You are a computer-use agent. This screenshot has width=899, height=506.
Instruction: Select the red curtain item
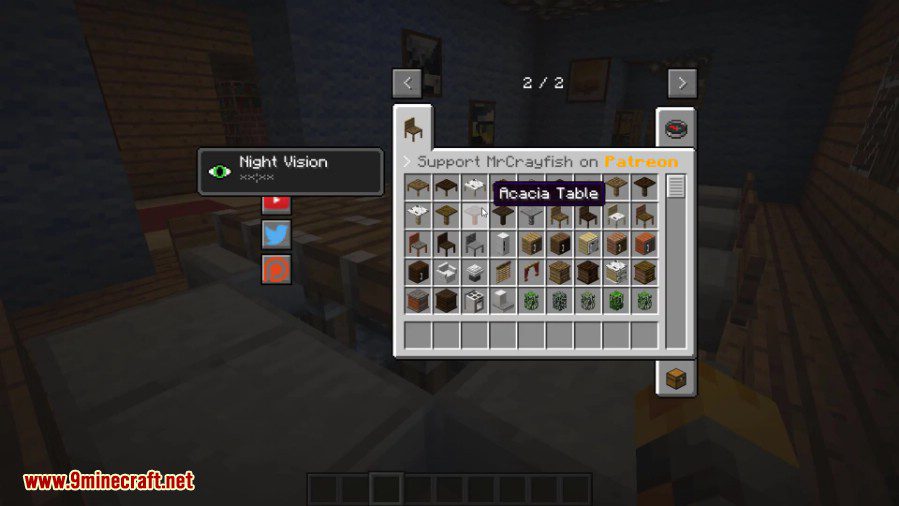(531, 271)
